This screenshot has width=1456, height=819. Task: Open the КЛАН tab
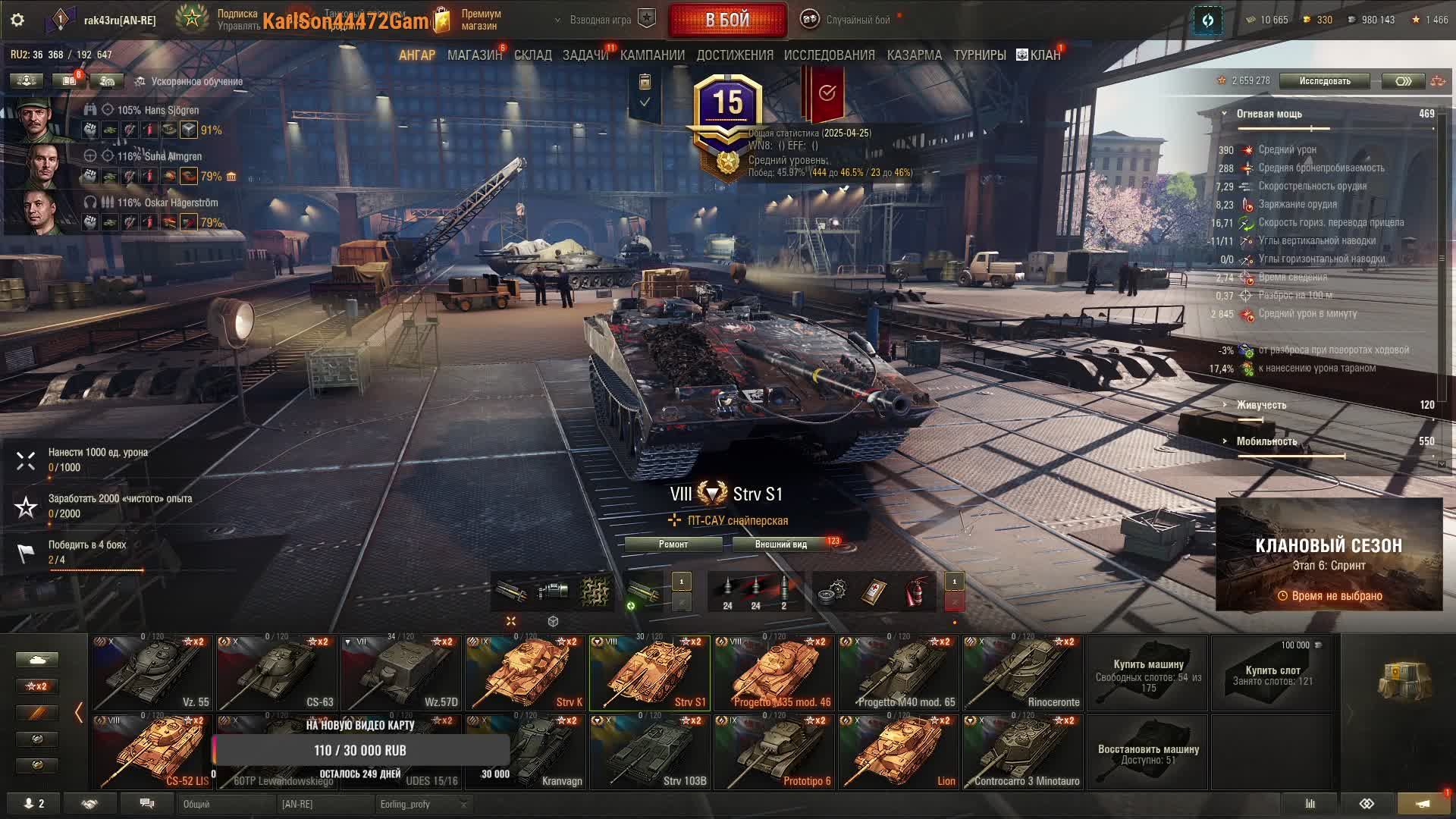1044,55
